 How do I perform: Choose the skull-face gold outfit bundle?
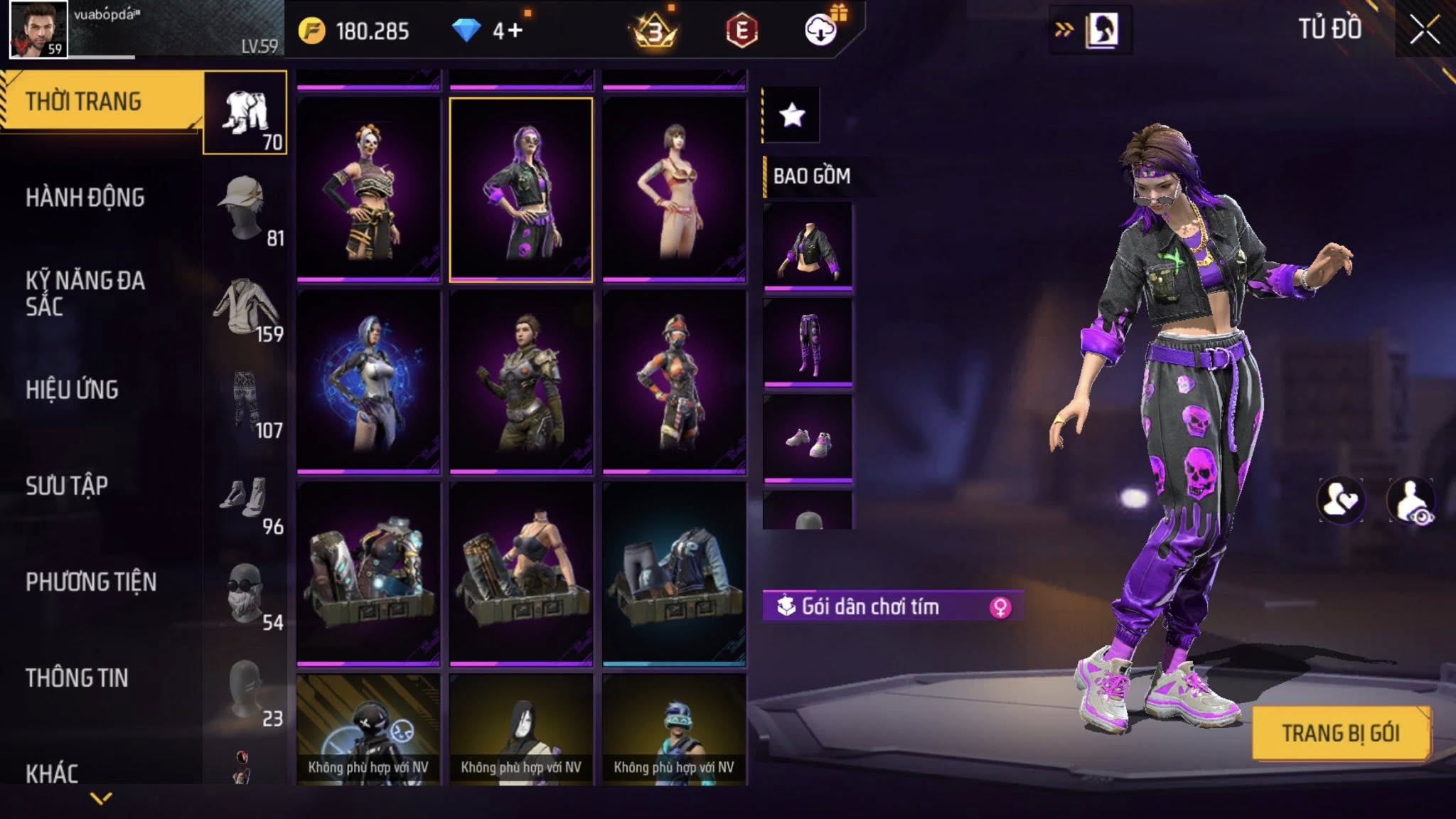(x=368, y=190)
